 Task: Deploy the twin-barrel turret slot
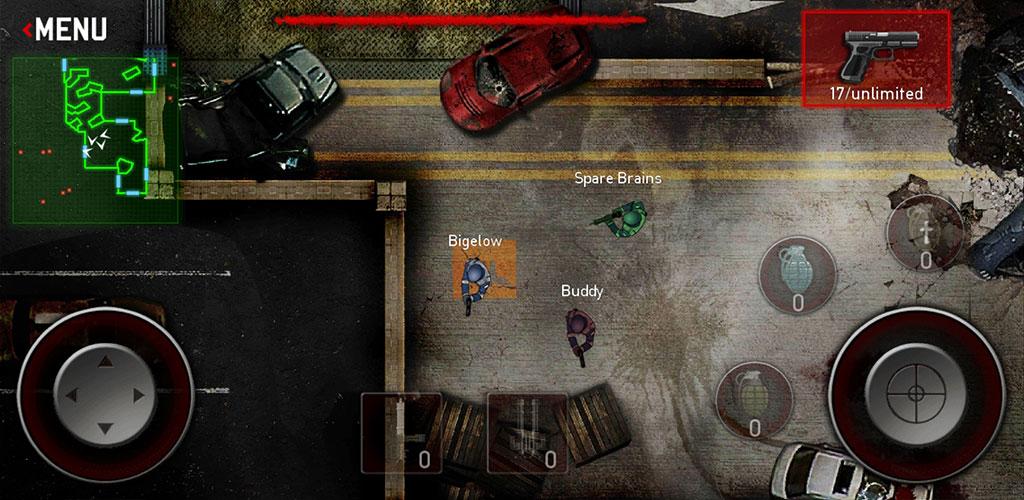click(527, 432)
